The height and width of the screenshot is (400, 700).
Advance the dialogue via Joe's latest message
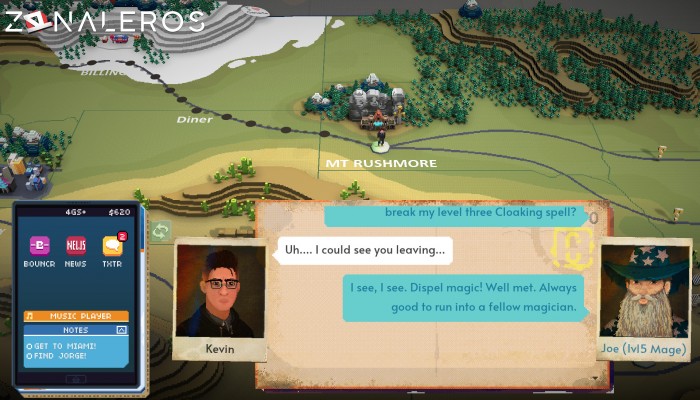coord(465,298)
